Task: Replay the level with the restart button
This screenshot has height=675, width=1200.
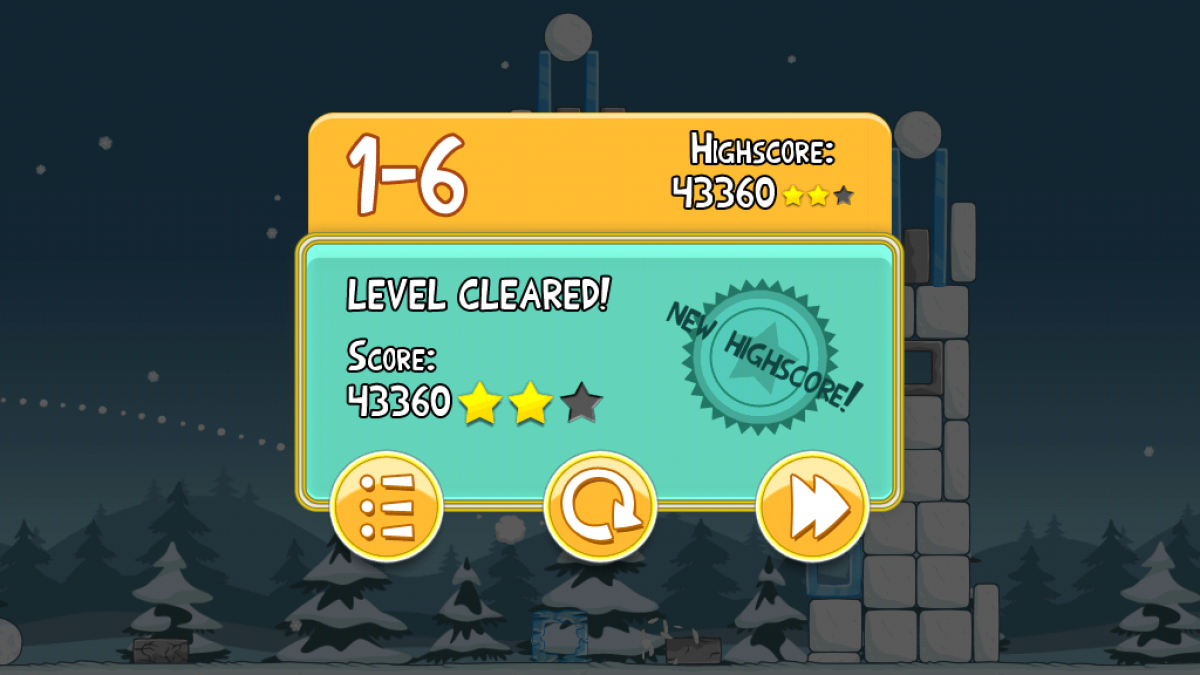Action: [x=600, y=508]
